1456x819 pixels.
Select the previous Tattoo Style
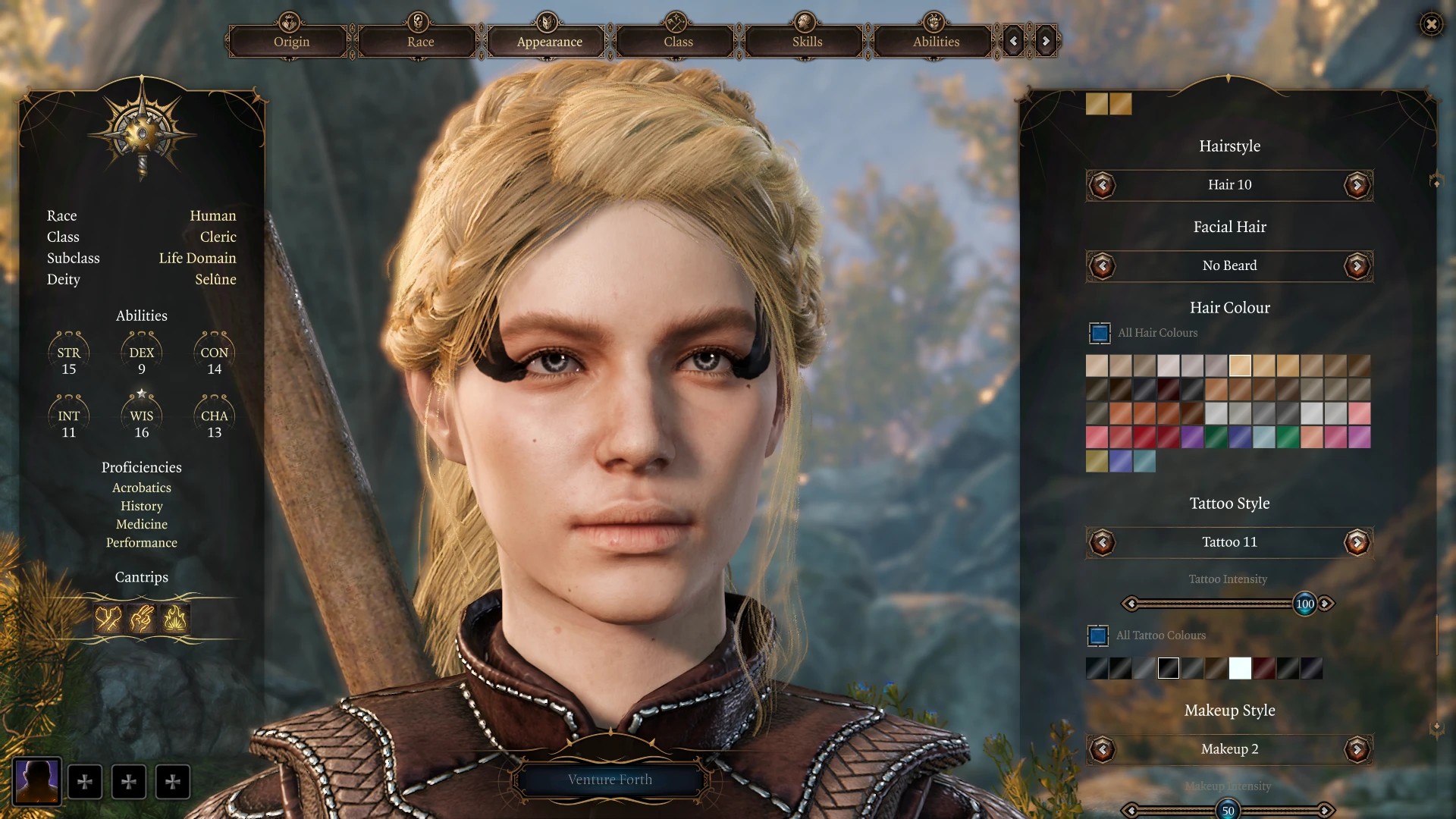(x=1102, y=542)
